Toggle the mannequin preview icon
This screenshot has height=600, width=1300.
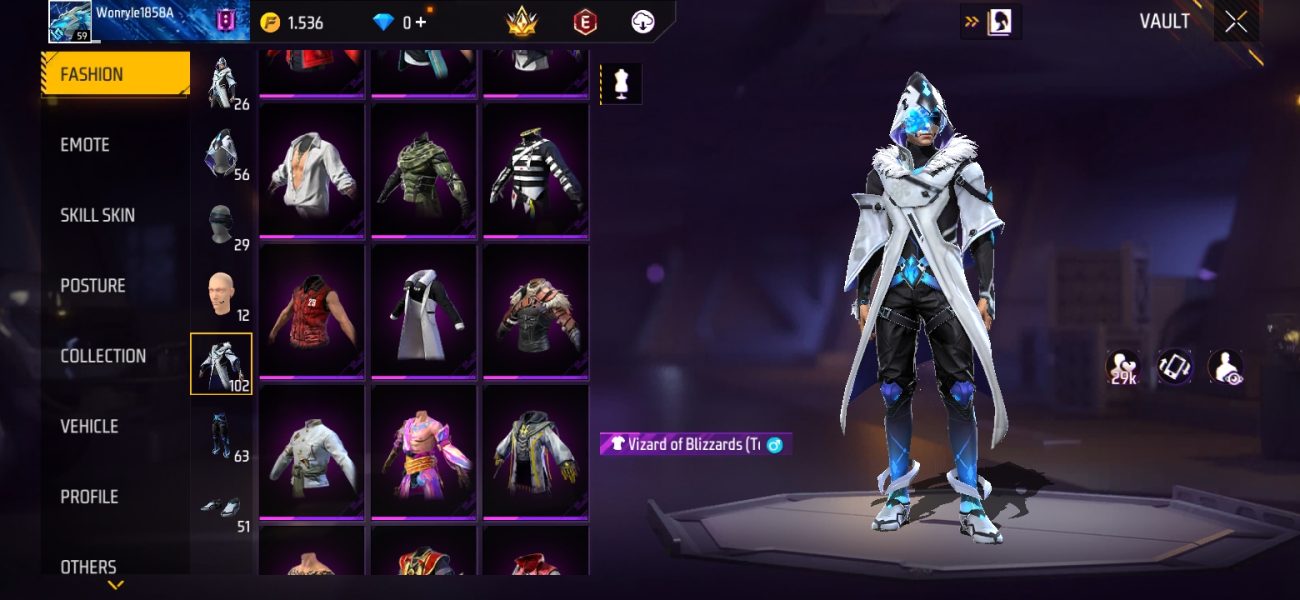621,85
